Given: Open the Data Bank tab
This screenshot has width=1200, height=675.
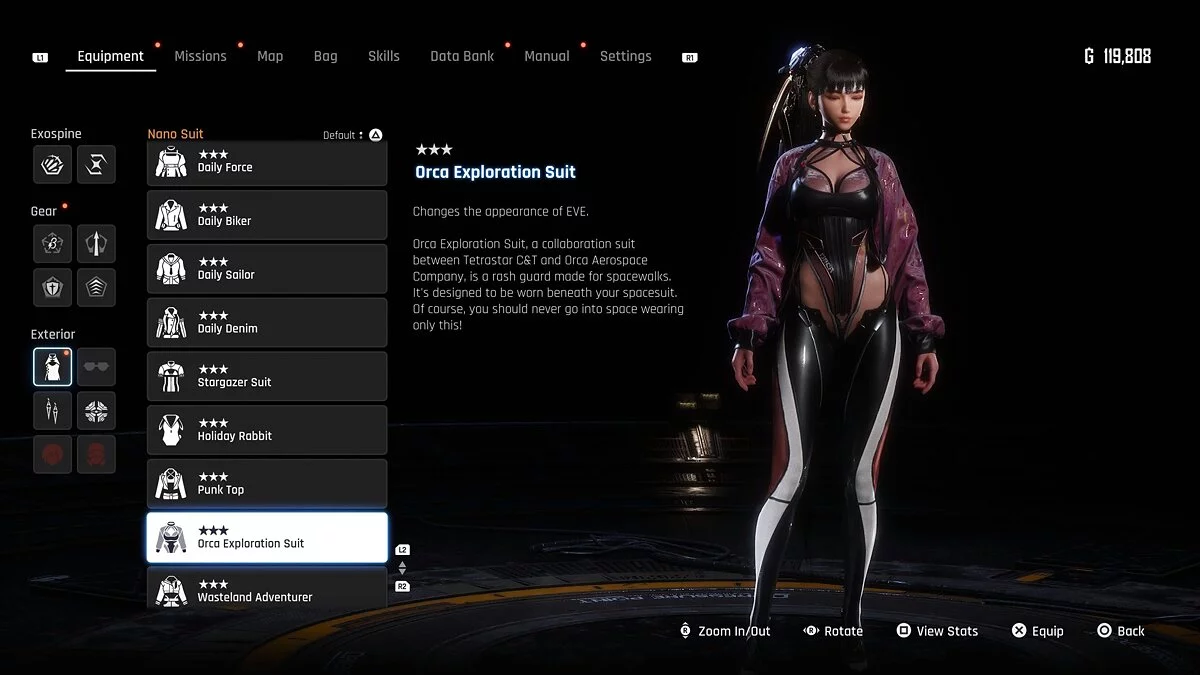Looking at the screenshot, I should (462, 56).
